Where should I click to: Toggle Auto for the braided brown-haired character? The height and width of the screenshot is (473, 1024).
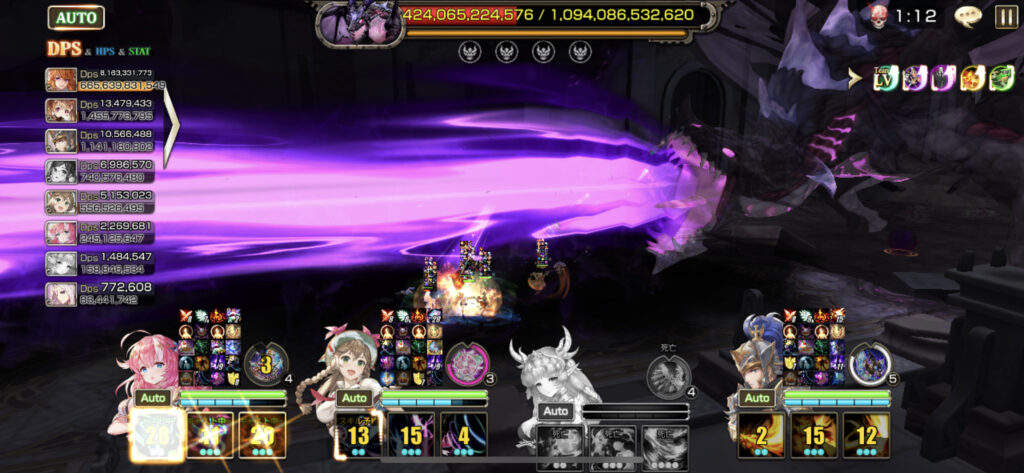click(352, 398)
